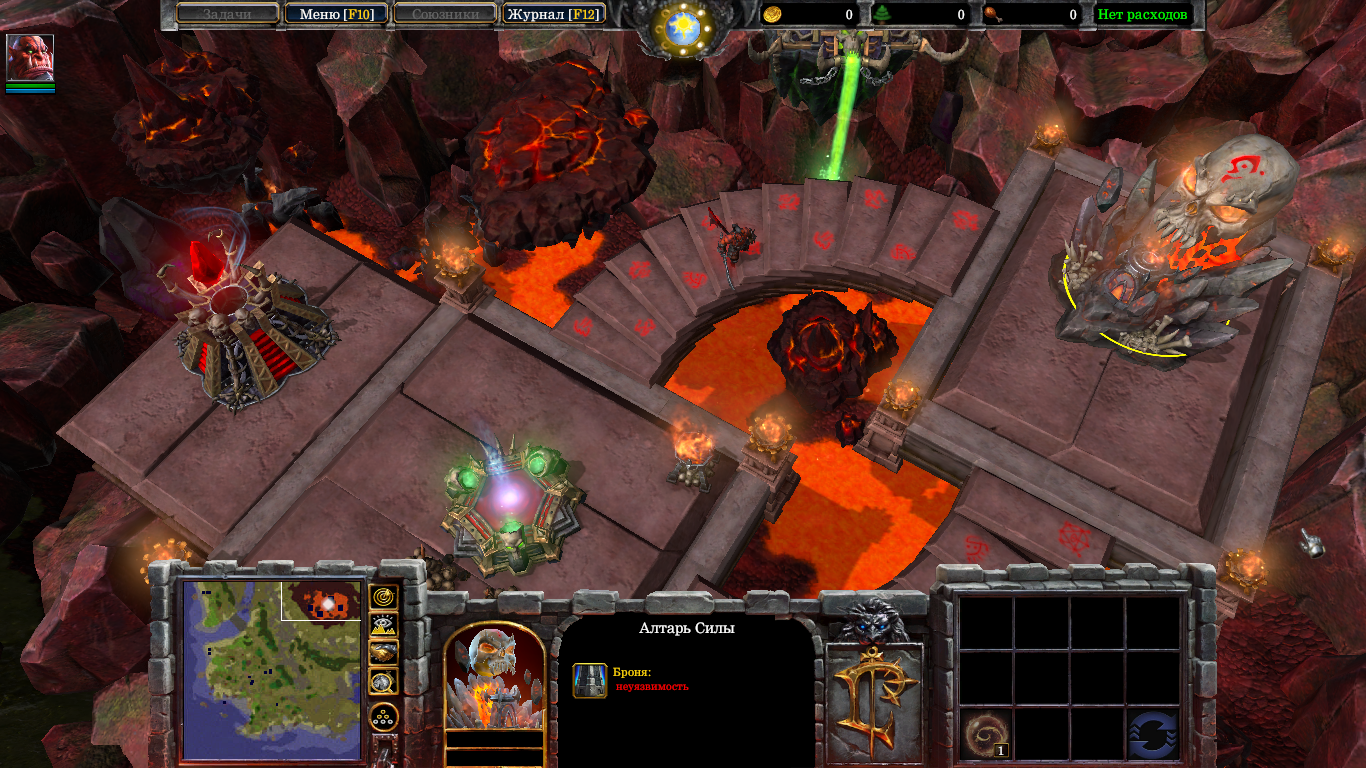The height and width of the screenshot is (768, 1366).
Task: Activate the golden swirl ability icon
Action: [985, 735]
